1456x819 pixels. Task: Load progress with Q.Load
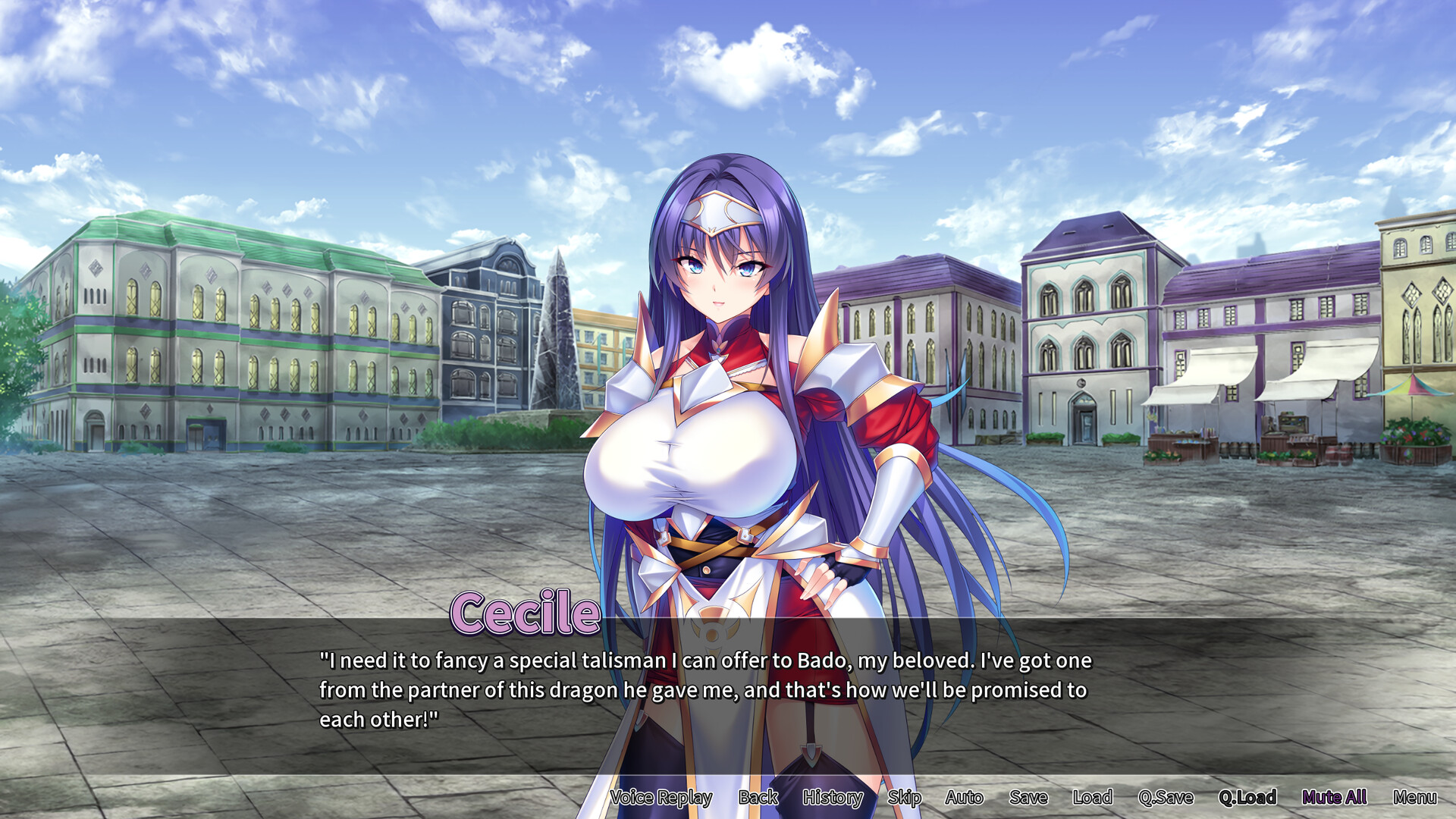[x=1248, y=798]
